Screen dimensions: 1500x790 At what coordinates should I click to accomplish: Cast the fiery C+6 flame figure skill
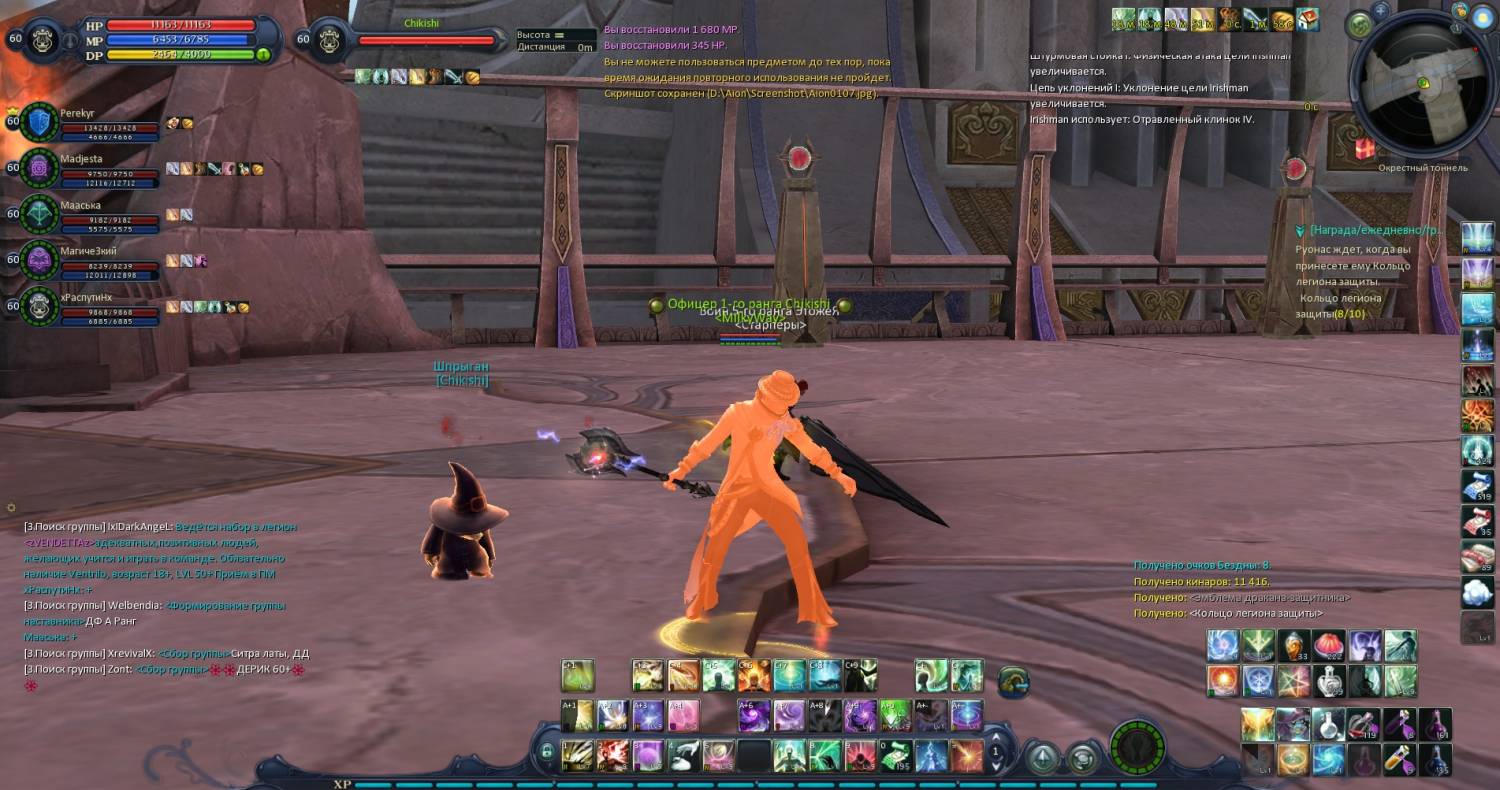[754, 676]
